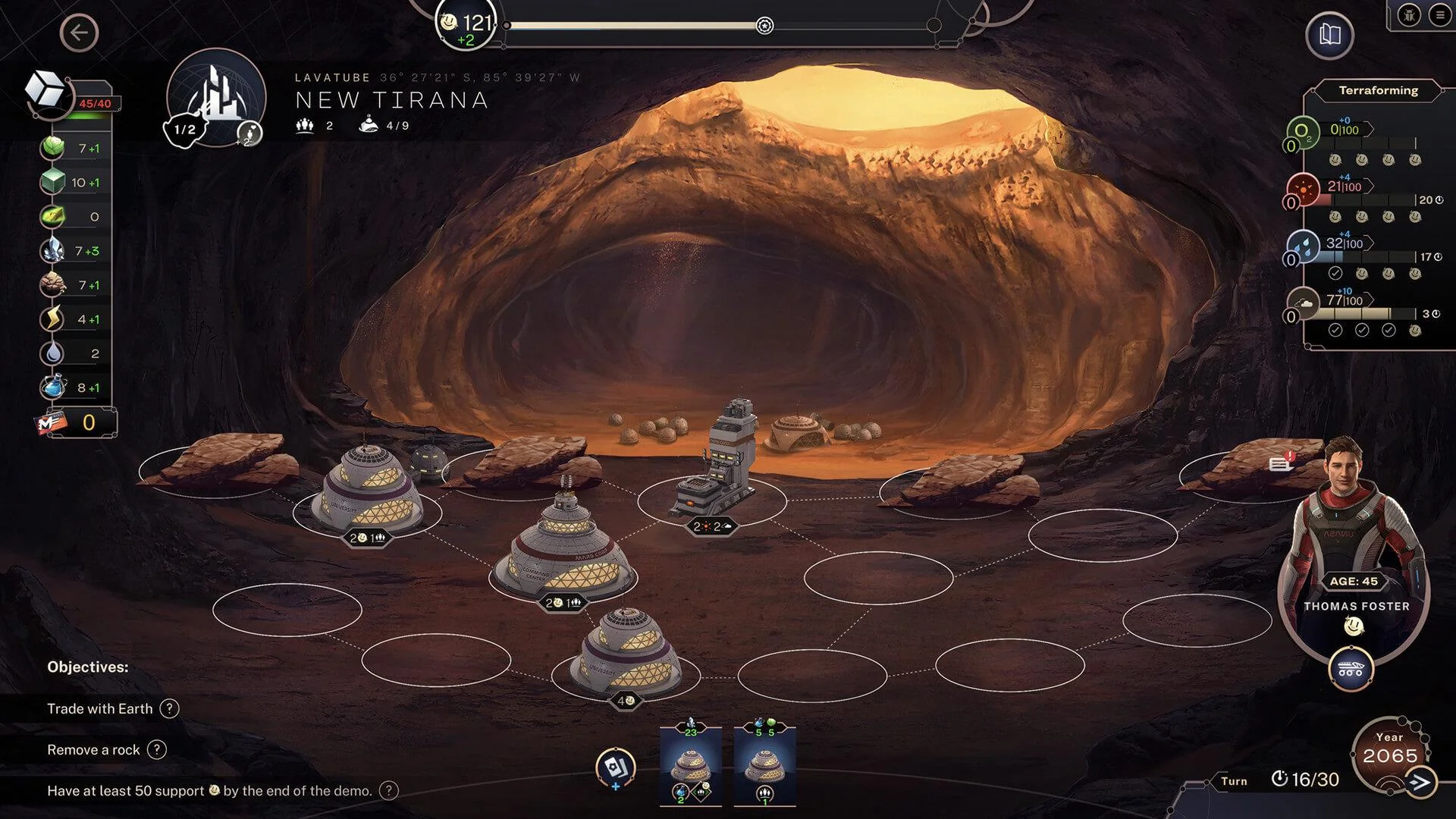Click the help icon next to Trade with Earth
Viewport: 1456px width, 819px height.
click(x=168, y=708)
